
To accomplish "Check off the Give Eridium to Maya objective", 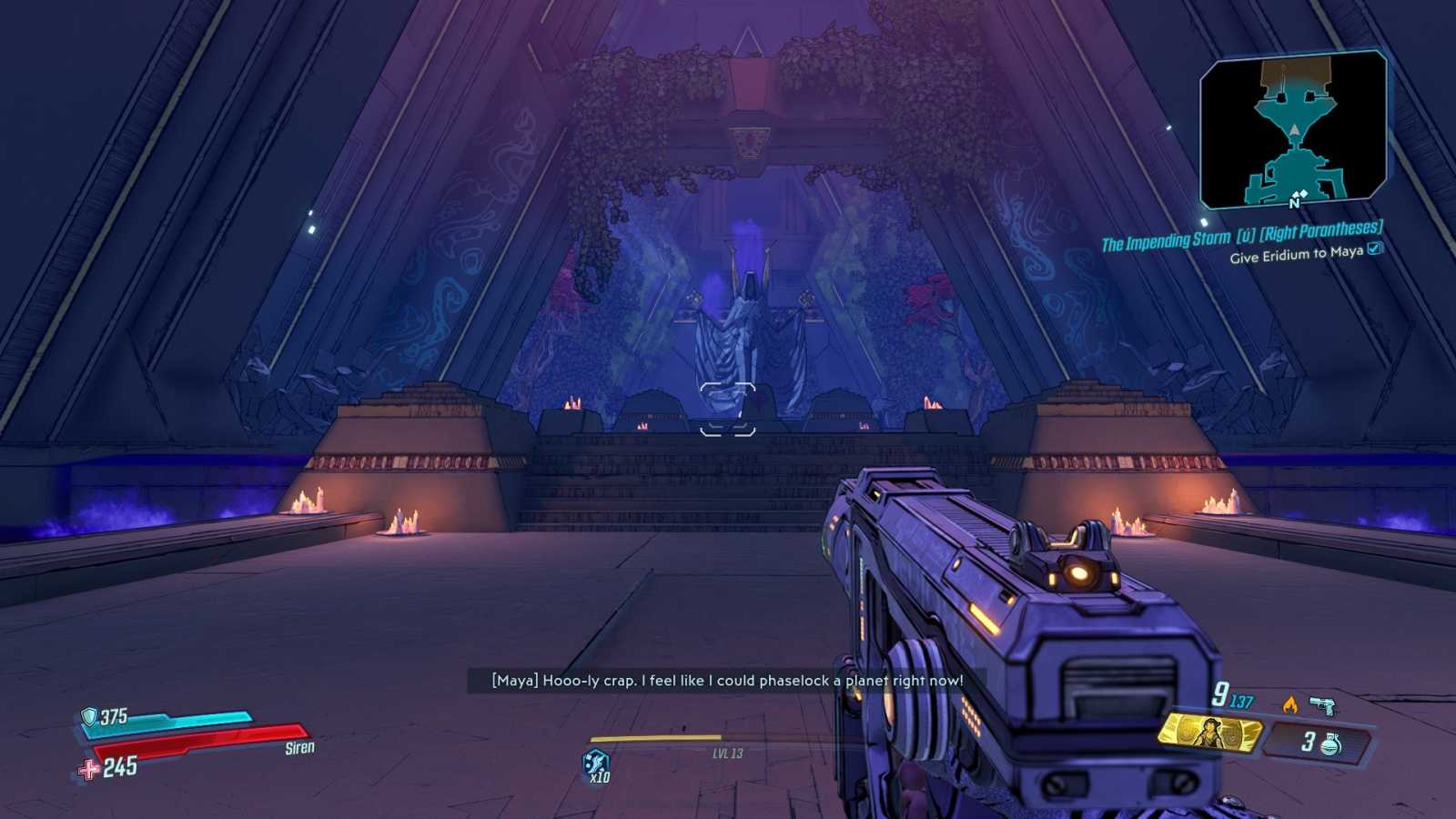I will click(x=1297, y=254).
